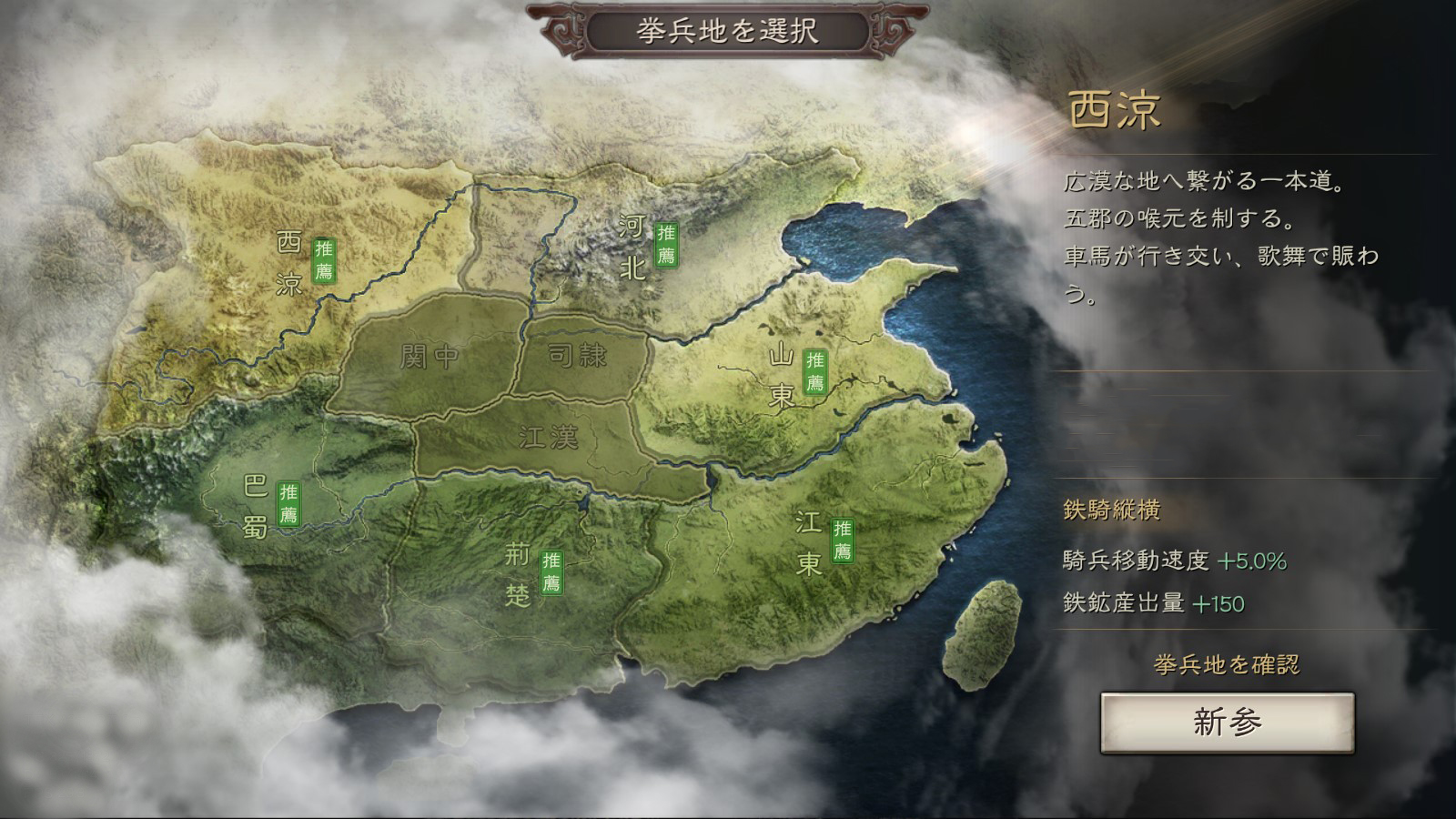
Task: Click the 司隷 region on the map
Action: tap(578, 355)
